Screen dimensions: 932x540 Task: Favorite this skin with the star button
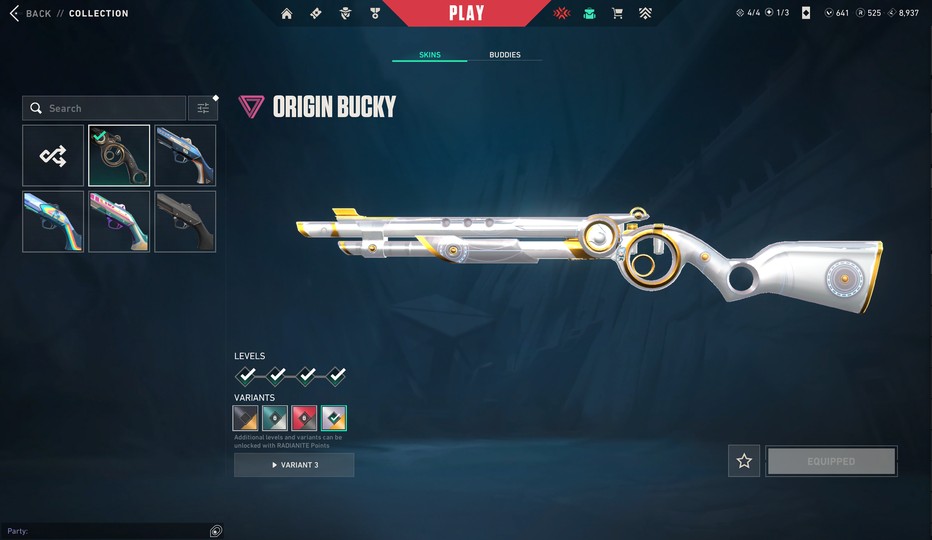click(x=744, y=461)
